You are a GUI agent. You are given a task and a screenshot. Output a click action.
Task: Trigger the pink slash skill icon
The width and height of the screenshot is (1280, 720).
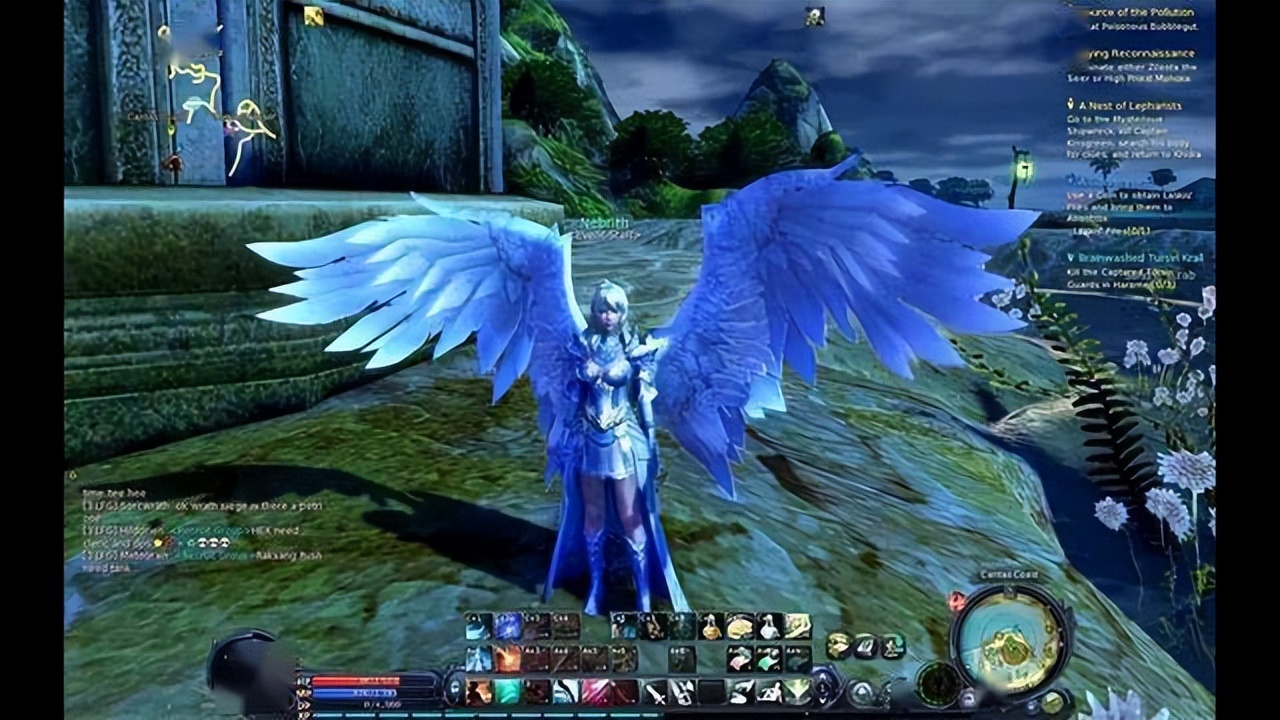597,691
